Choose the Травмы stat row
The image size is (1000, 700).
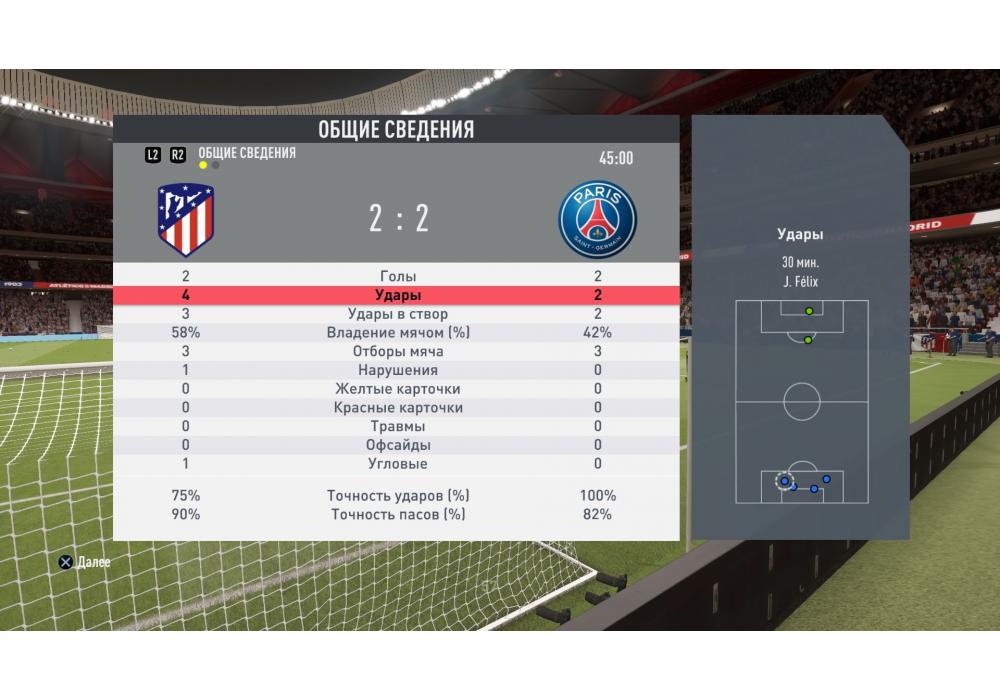[397, 427]
